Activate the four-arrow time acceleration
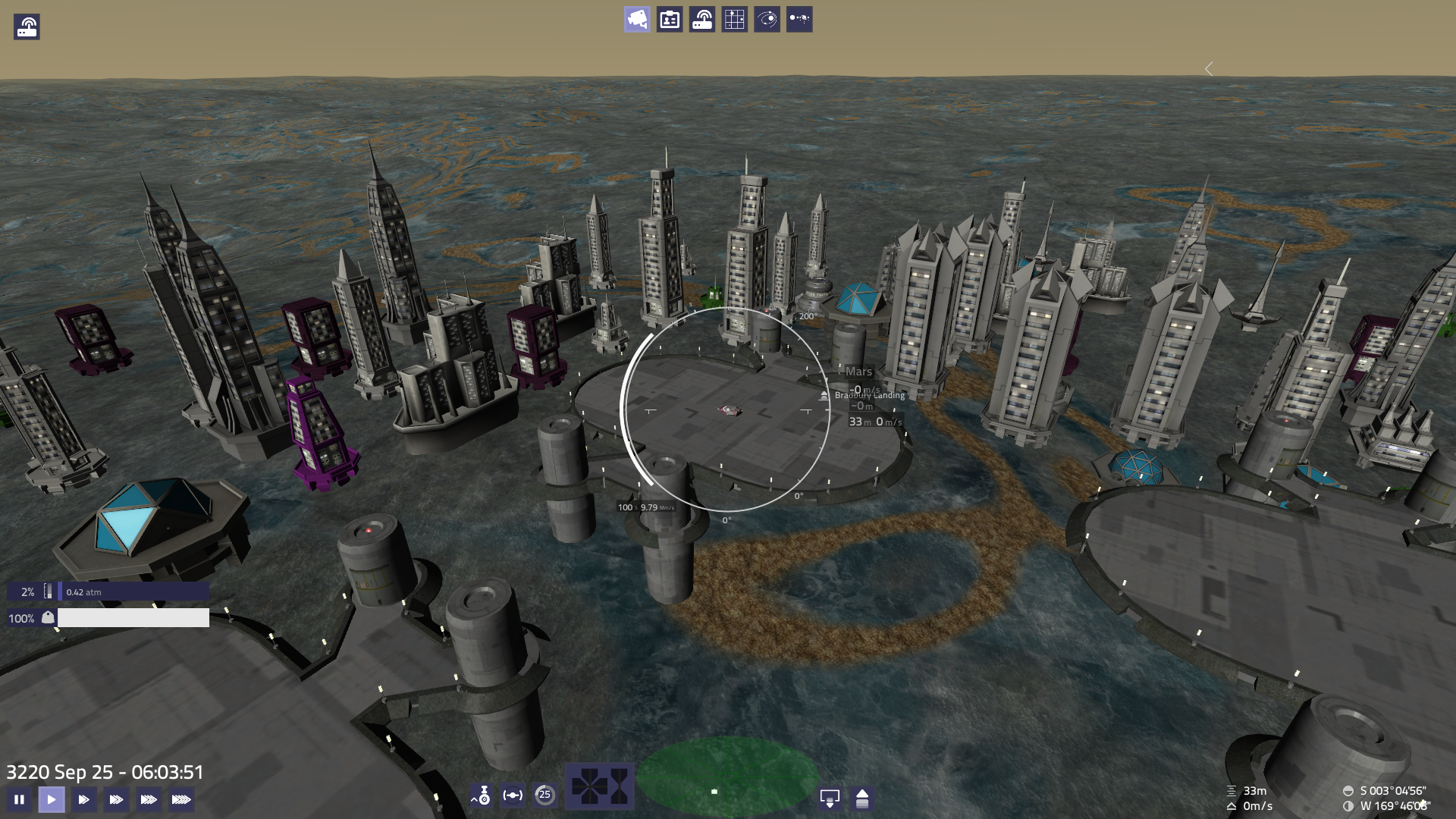Image resolution: width=1456 pixels, height=819 pixels. [x=149, y=799]
